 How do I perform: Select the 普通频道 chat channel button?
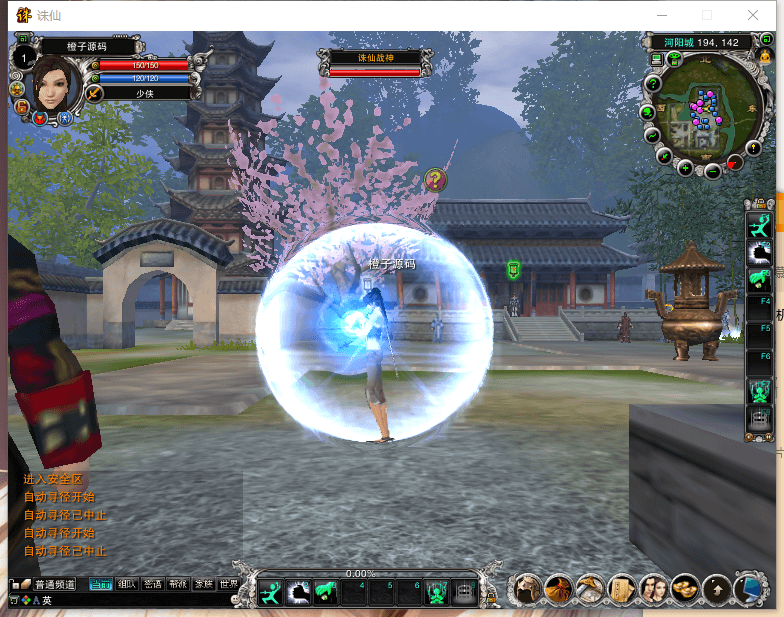click(x=55, y=584)
